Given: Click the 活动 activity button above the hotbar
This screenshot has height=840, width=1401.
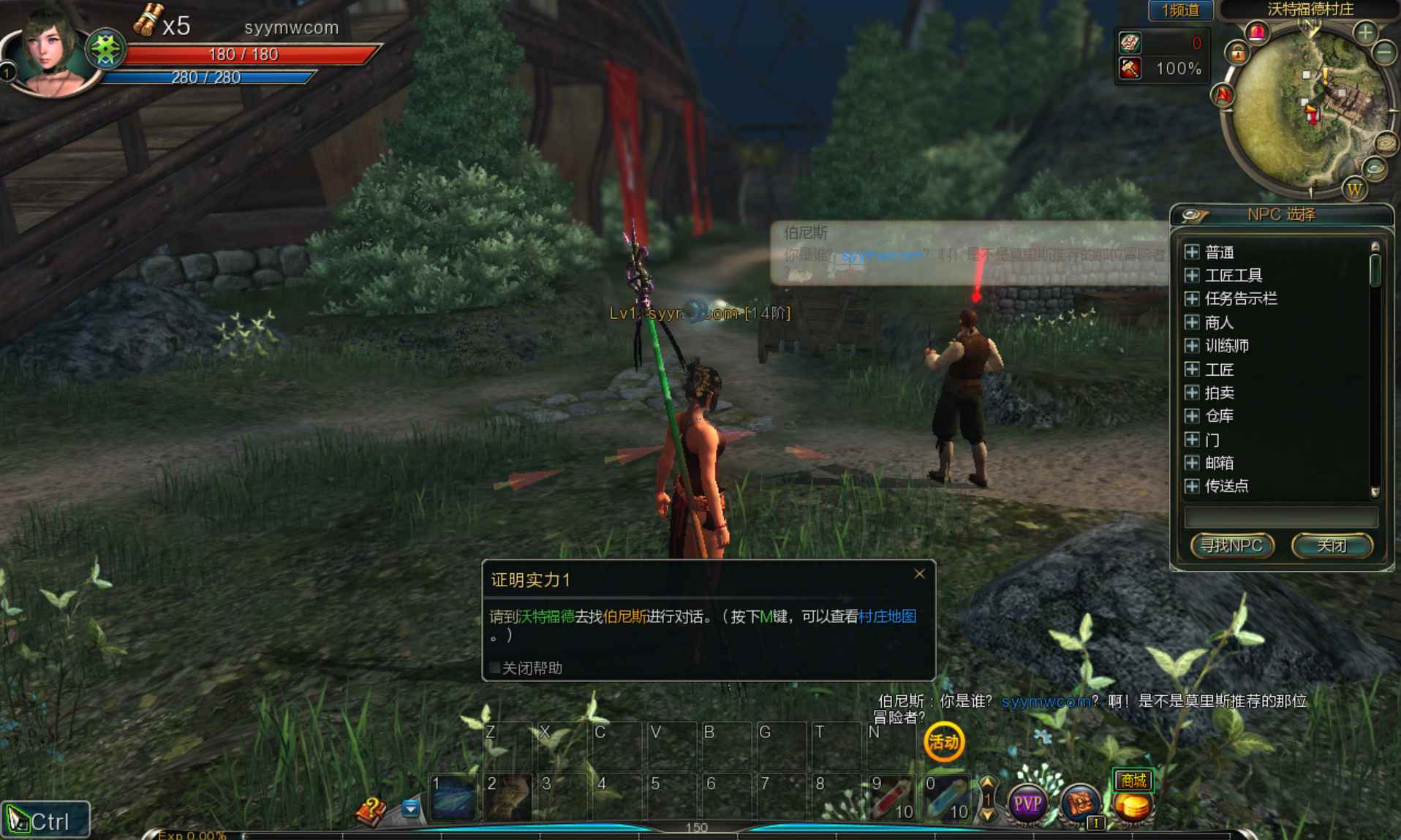Looking at the screenshot, I should 944,743.
